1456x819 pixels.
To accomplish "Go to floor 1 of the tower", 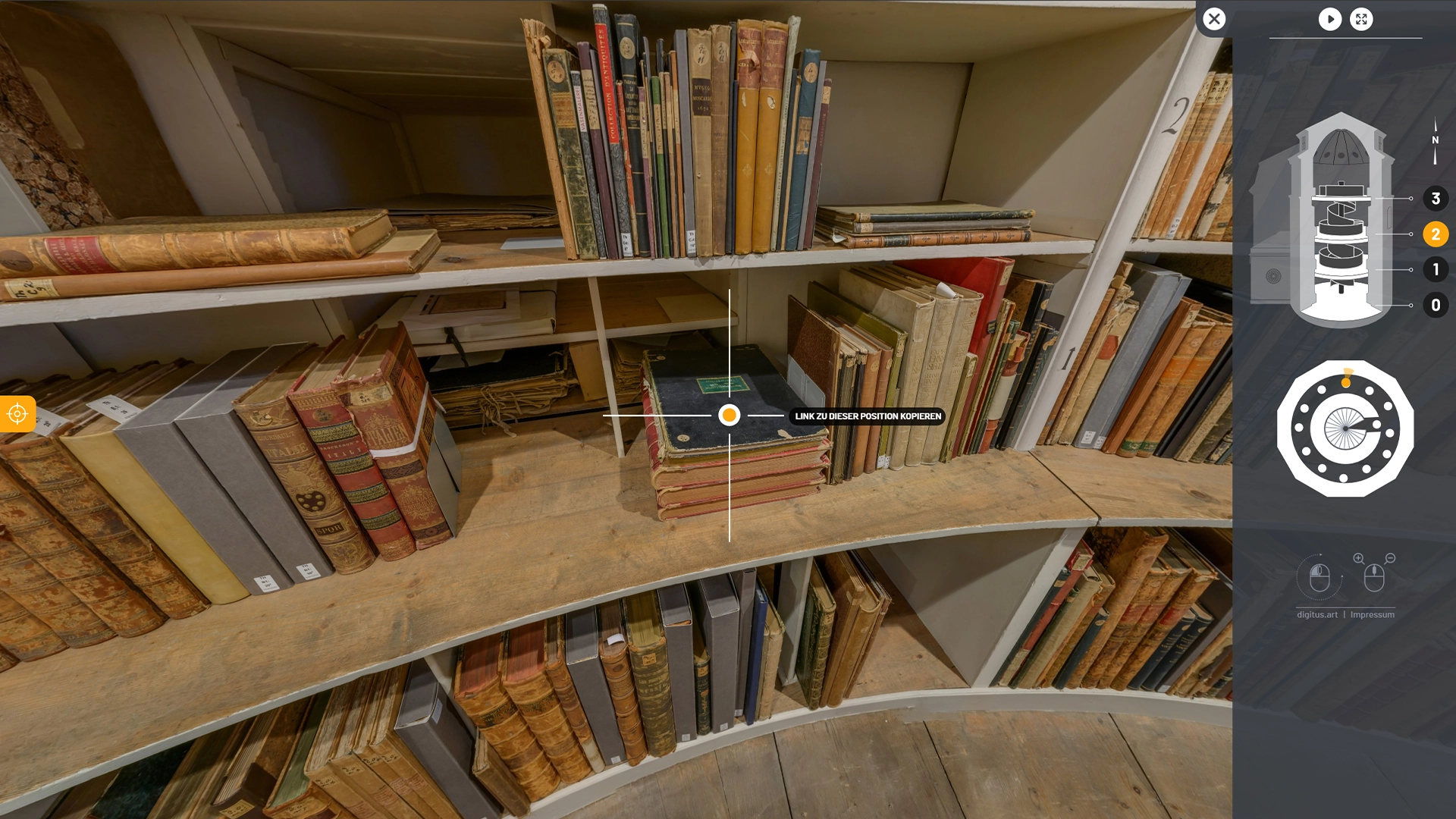I will 1435,269.
